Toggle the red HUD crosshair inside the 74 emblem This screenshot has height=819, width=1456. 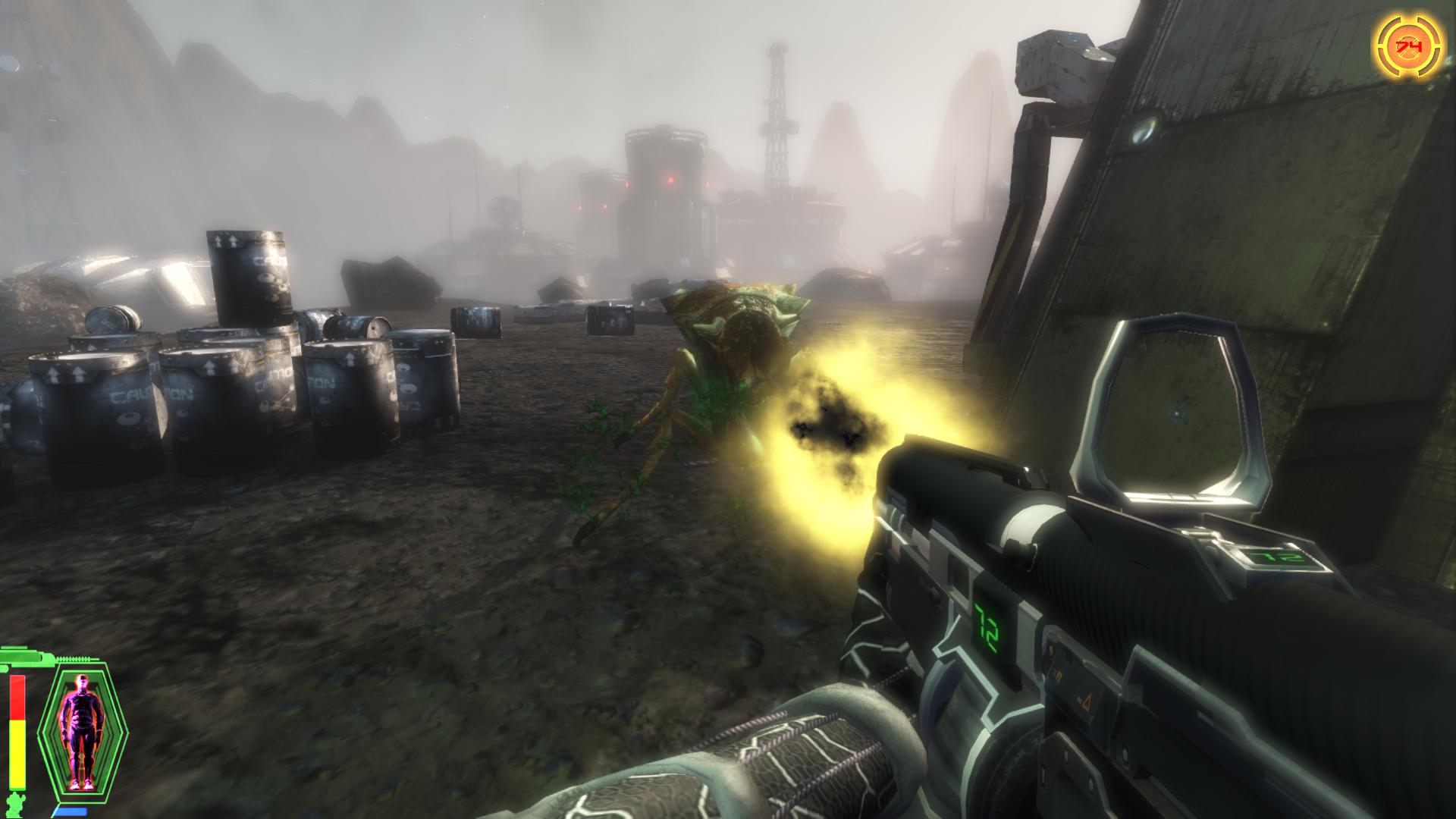tap(1408, 45)
